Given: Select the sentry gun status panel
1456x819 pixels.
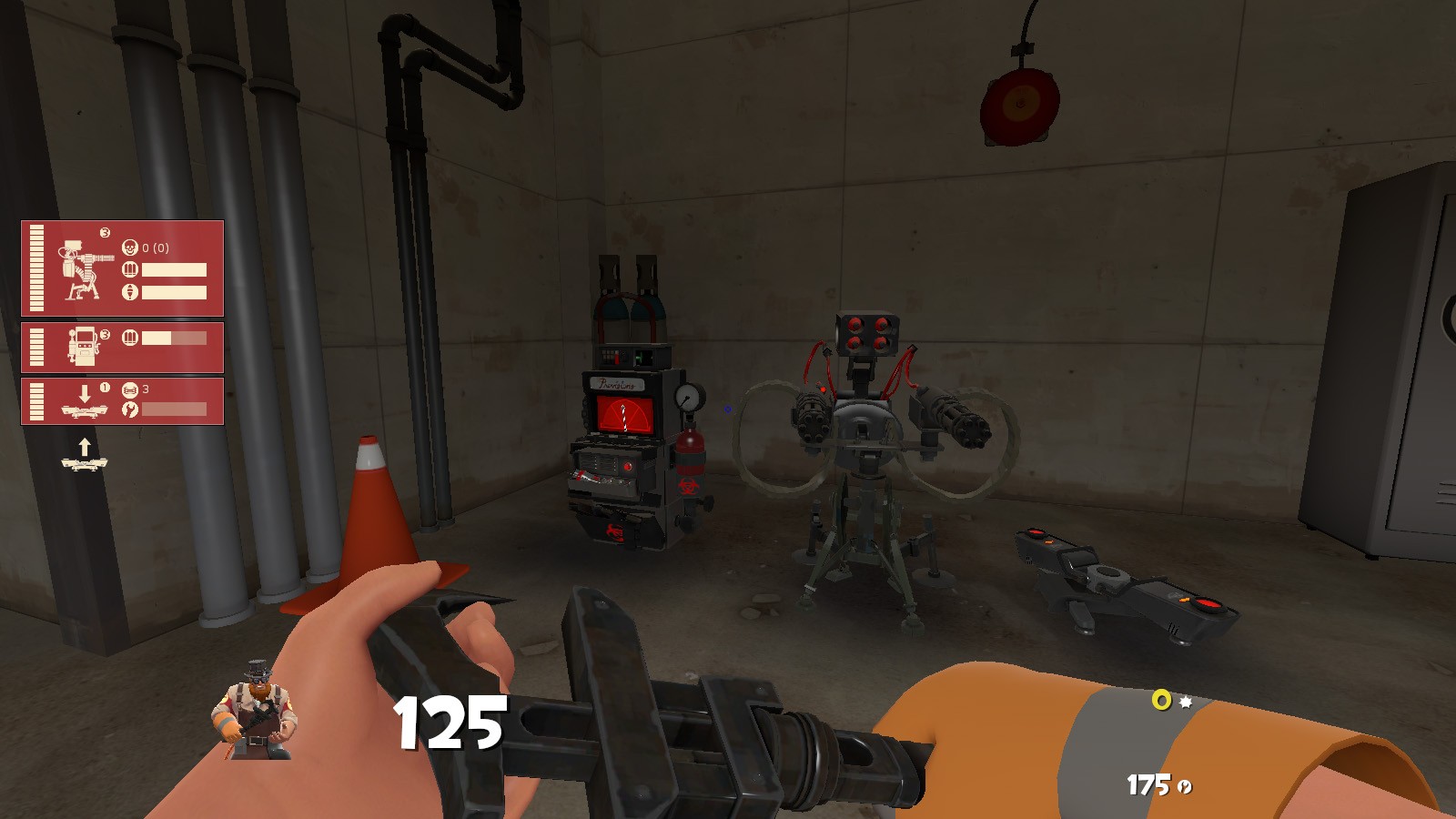Looking at the screenshot, I should 123,268.
